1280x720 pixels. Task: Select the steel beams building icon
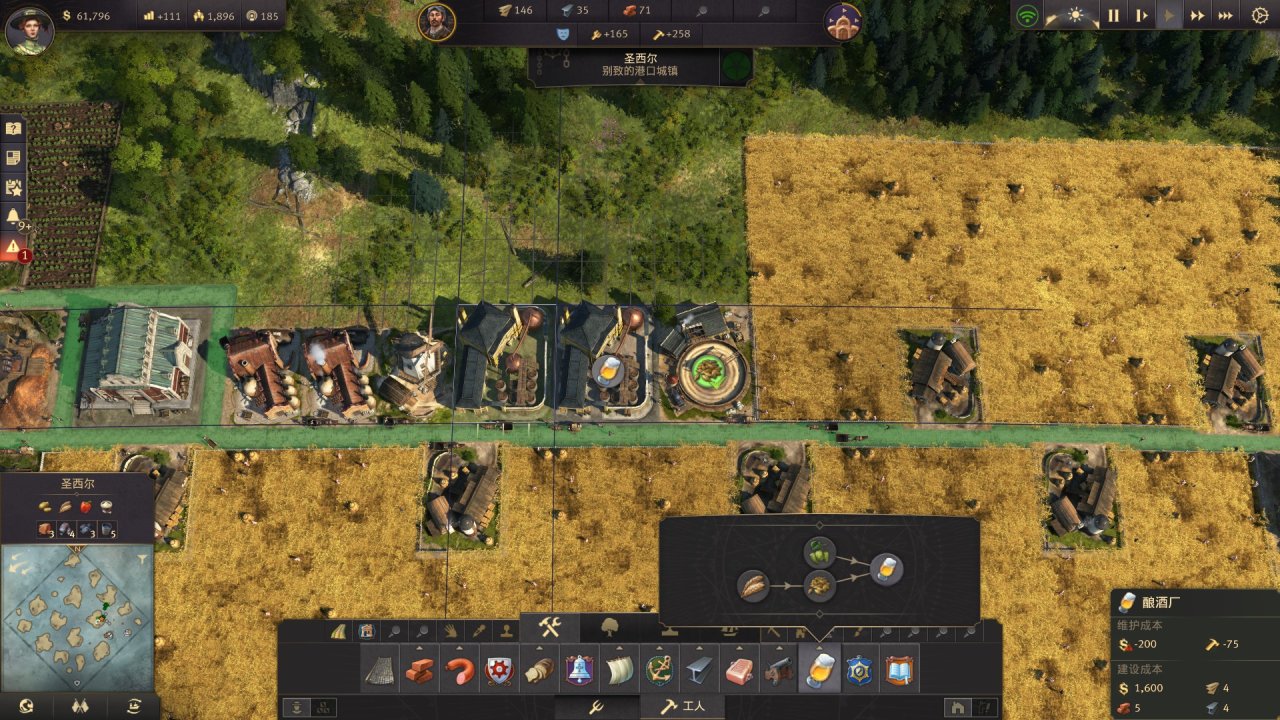pos(699,671)
